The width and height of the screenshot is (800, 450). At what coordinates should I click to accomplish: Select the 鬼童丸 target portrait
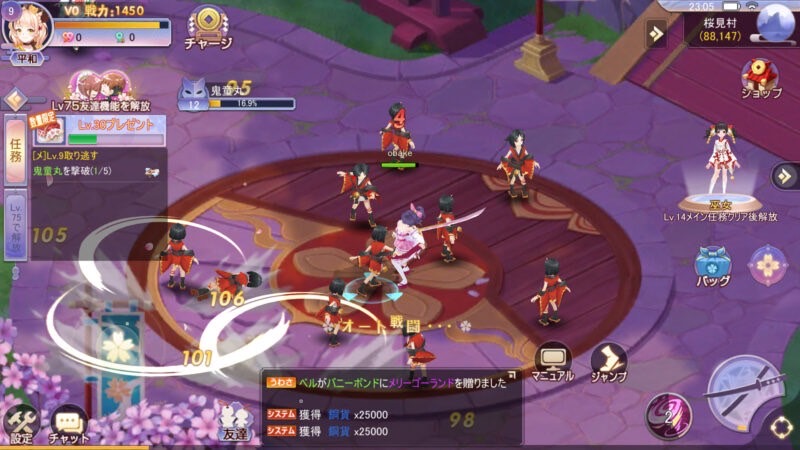point(192,95)
